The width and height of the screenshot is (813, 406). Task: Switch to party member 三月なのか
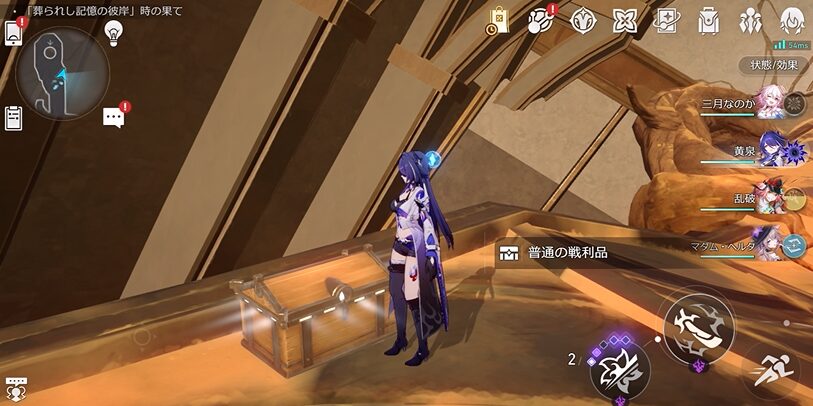coord(775,104)
